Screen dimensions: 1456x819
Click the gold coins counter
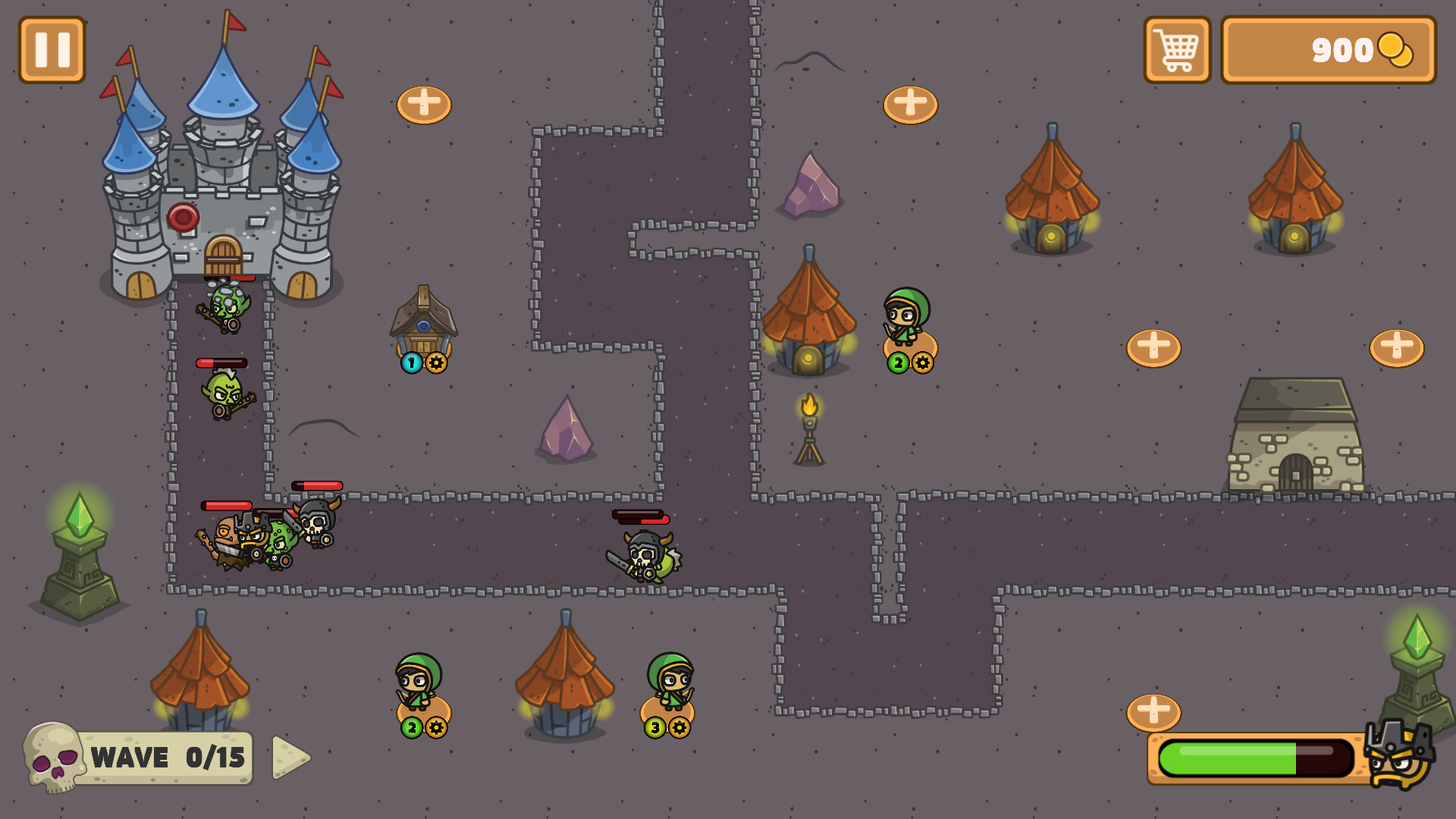click(1332, 52)
